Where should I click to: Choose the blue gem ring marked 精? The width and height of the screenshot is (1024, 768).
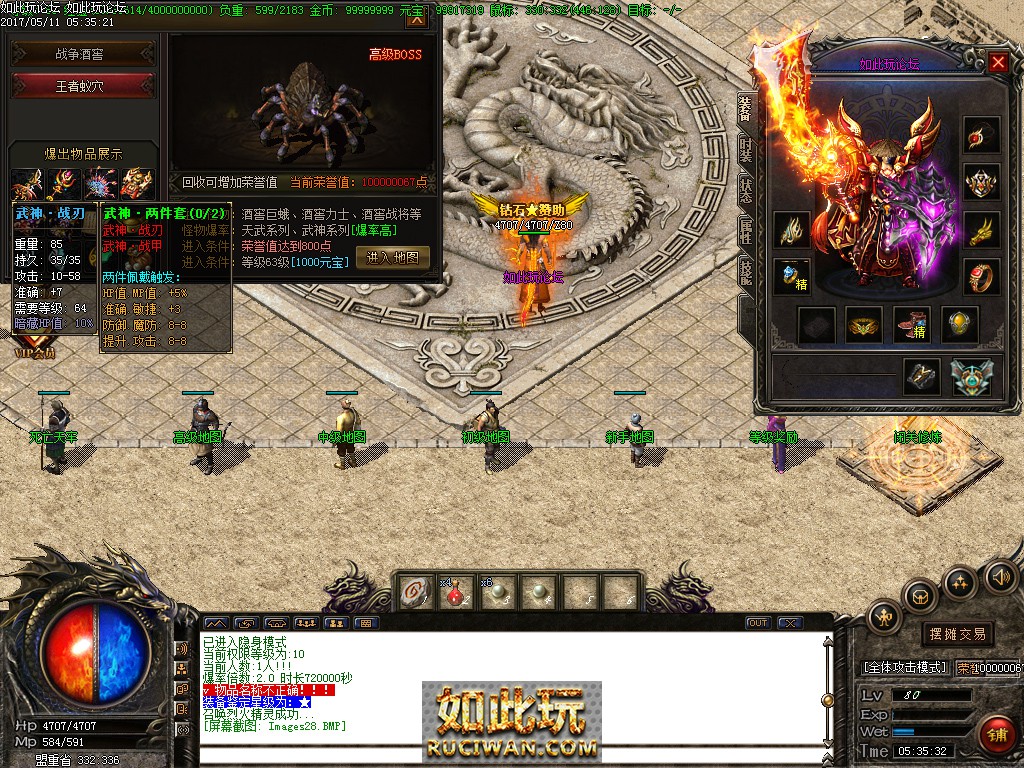coord(792,276)
